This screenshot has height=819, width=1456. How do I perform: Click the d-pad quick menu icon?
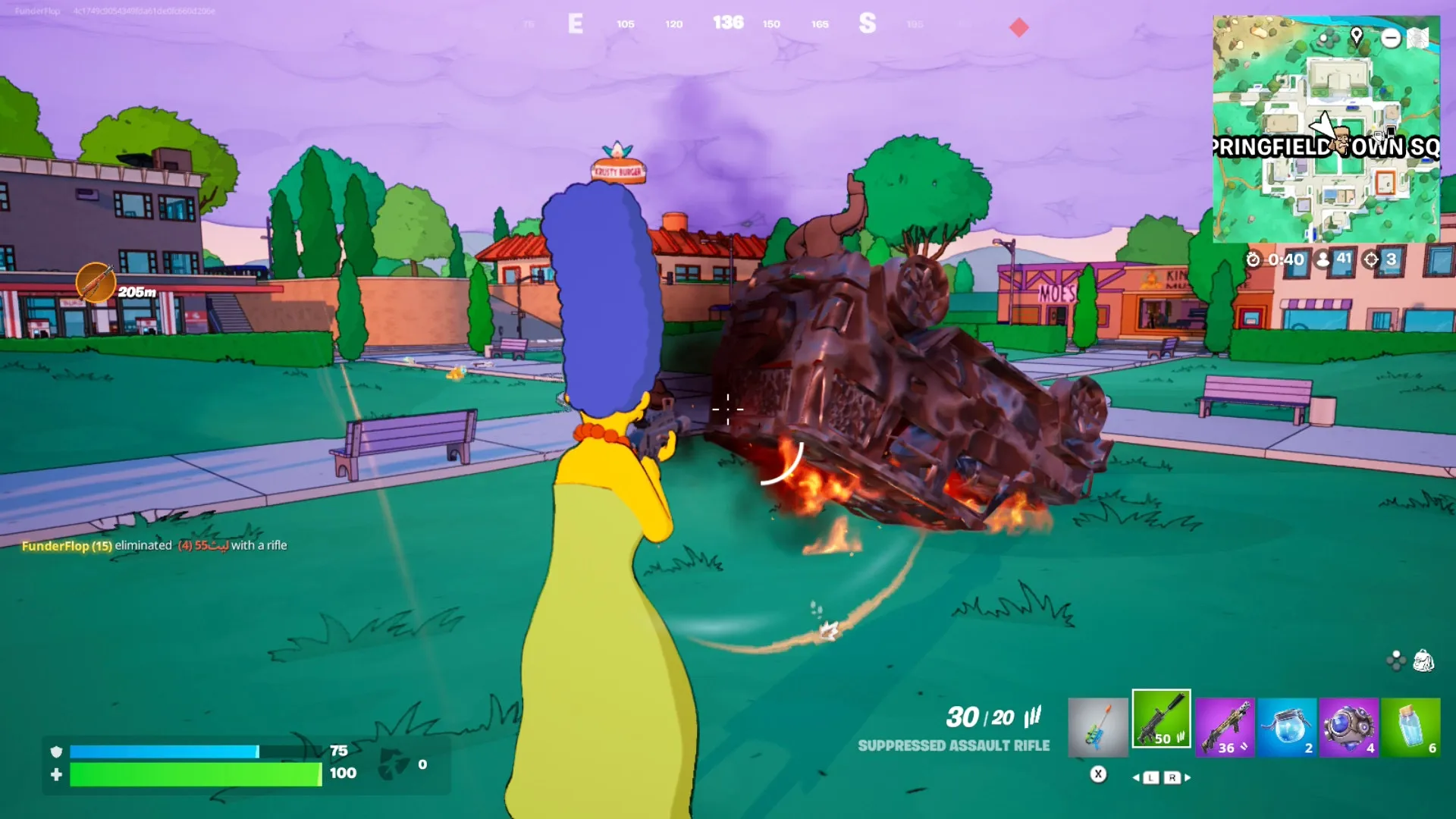1396,661
